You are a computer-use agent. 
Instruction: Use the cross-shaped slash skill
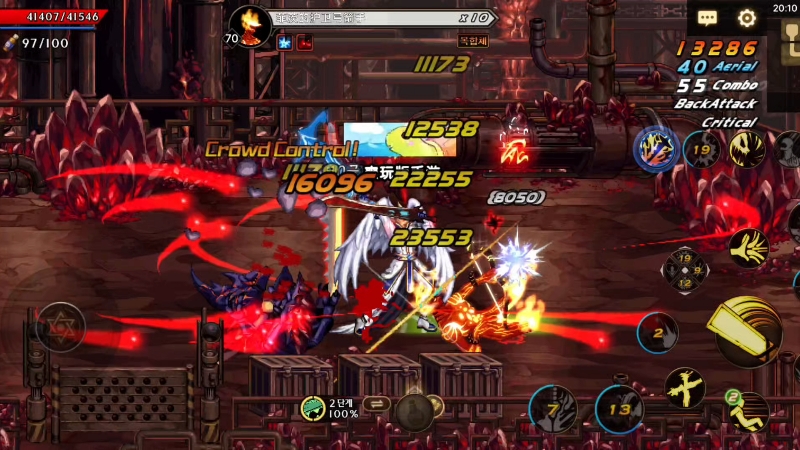[x=686, y=387]
